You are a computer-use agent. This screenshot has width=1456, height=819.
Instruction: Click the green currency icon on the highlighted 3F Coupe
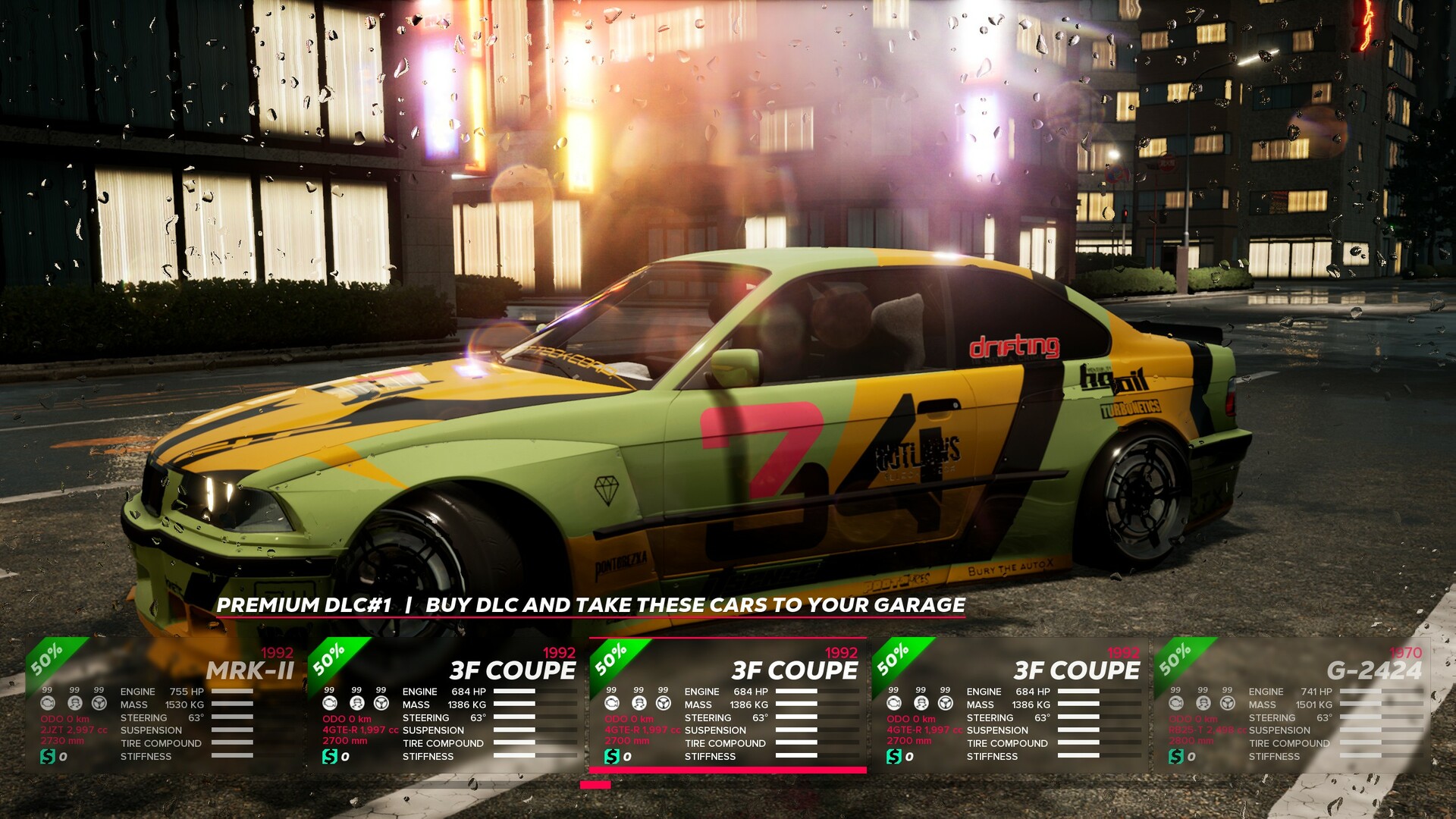[612, 756]
